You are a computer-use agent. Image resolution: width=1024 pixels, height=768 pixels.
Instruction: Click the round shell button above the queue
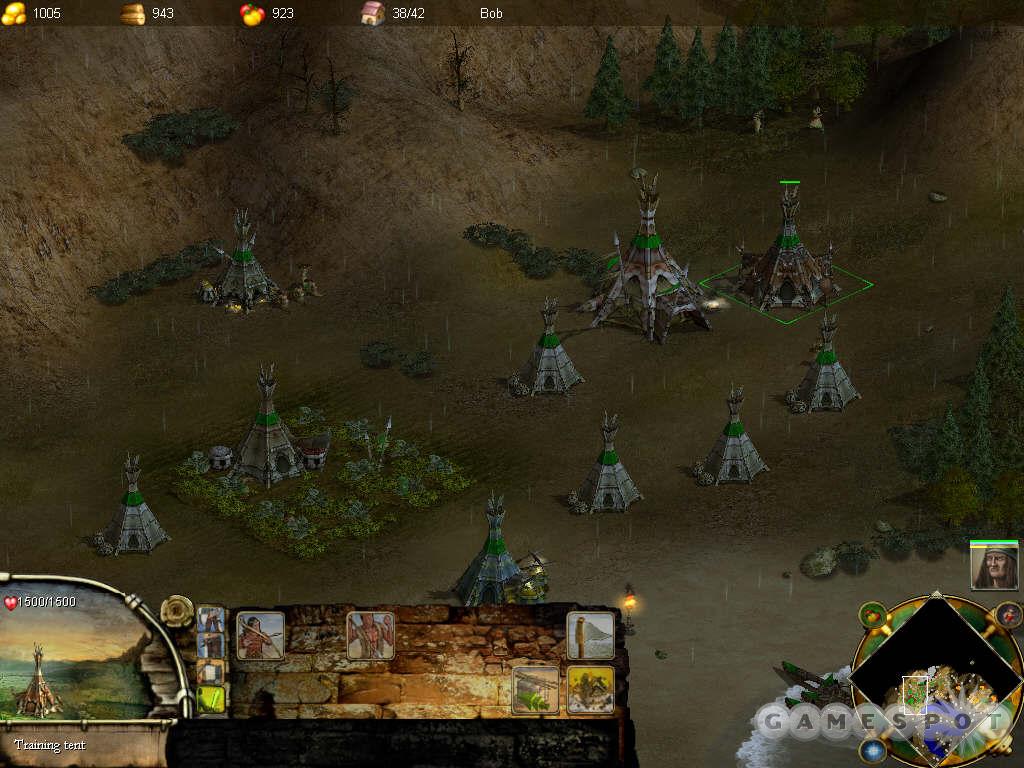click(178, 610)
